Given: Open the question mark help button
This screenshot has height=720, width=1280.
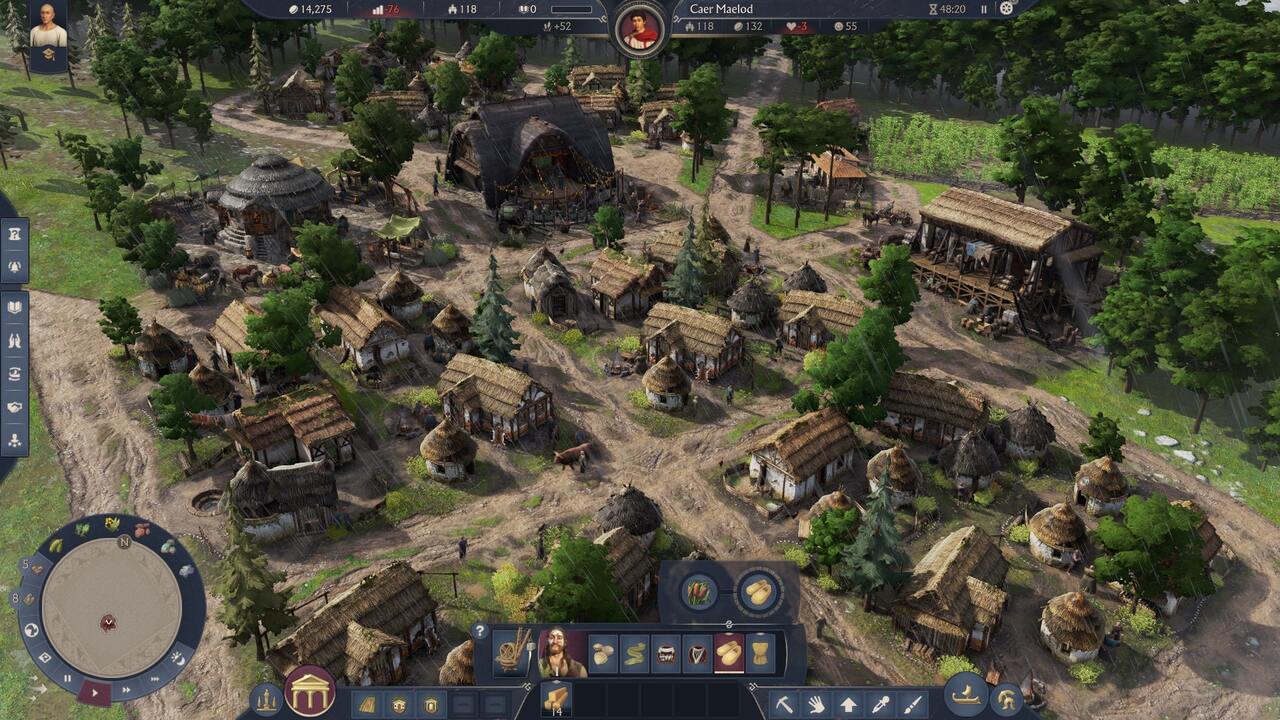Looking at the screenshot, I should 480,632.
